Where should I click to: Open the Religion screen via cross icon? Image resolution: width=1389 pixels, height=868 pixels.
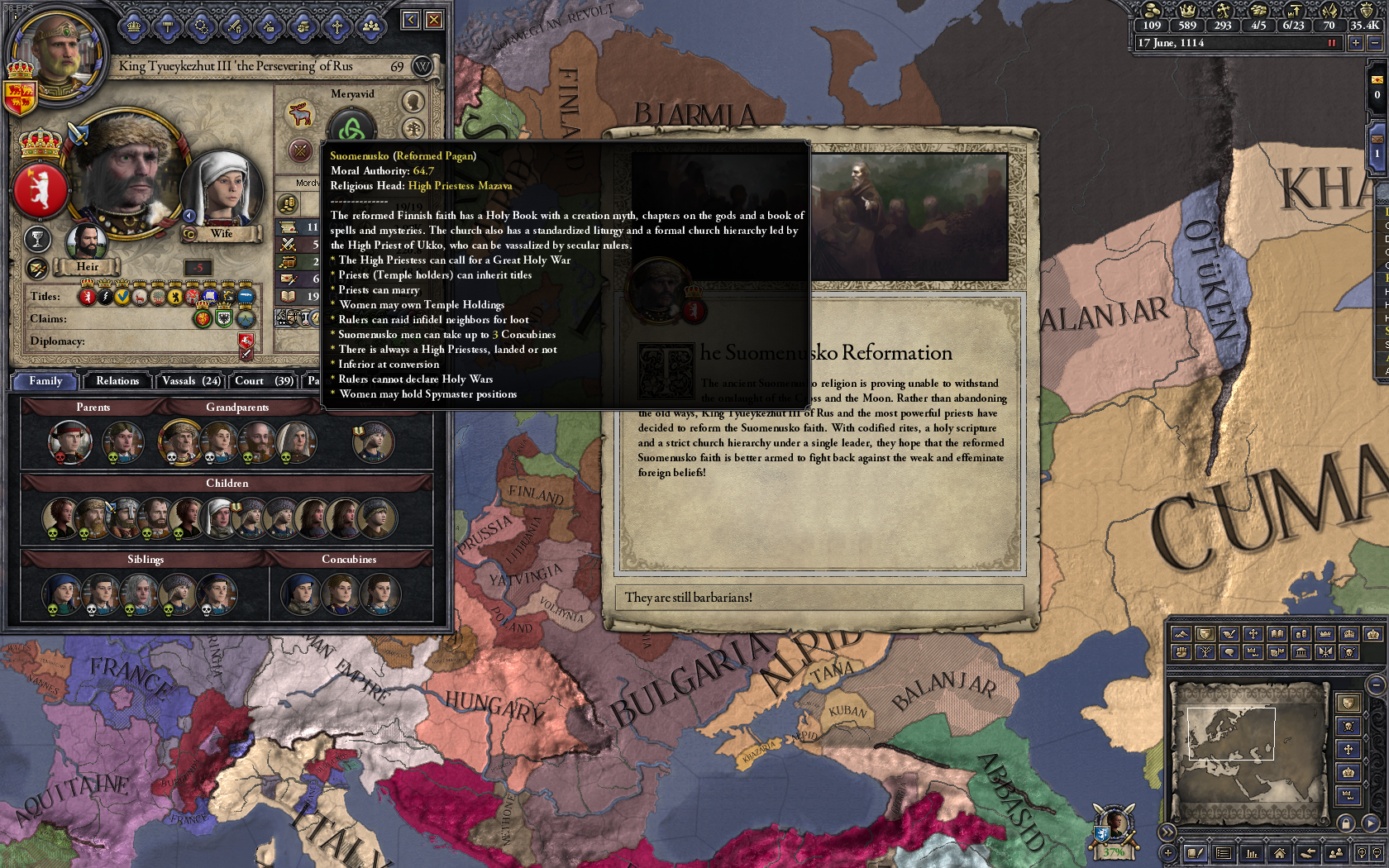pyautogui.click(x=337, y=26)
